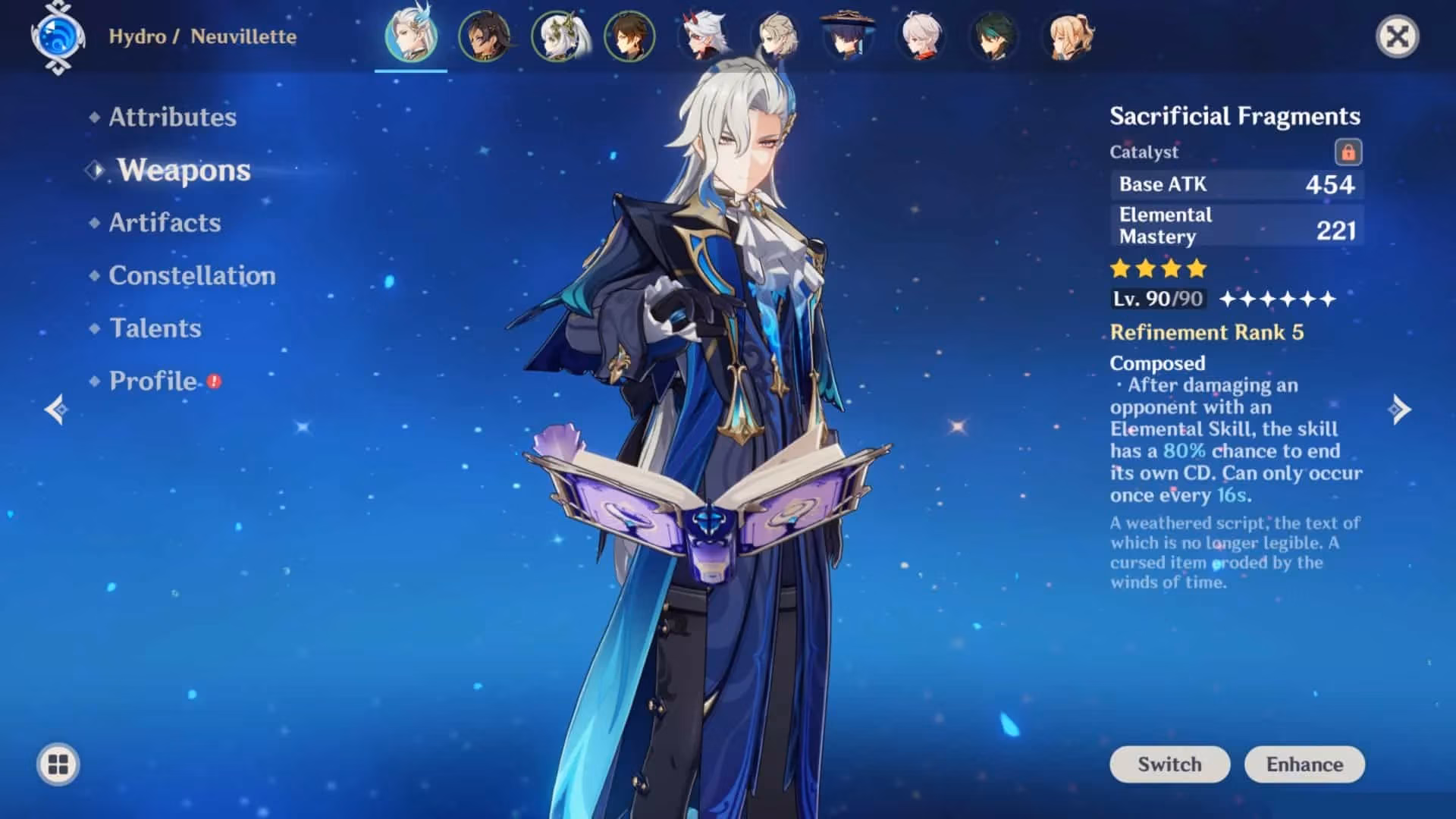Select Zhongli's portrait

click(x=629, y=36)
